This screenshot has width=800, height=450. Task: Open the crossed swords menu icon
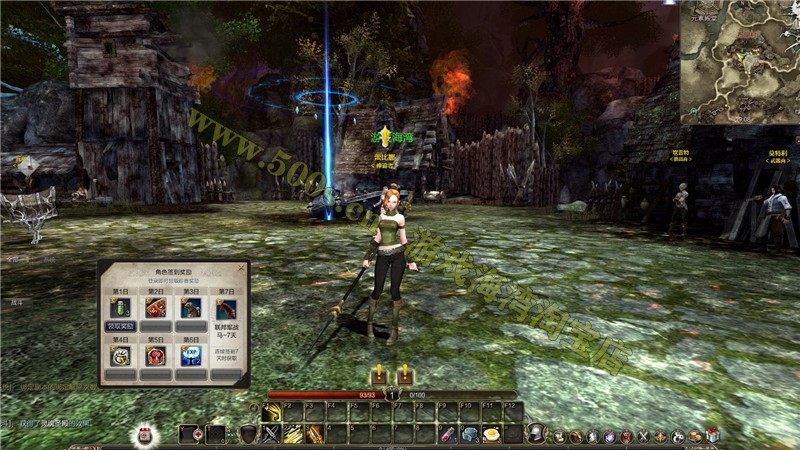coord(643,435)
